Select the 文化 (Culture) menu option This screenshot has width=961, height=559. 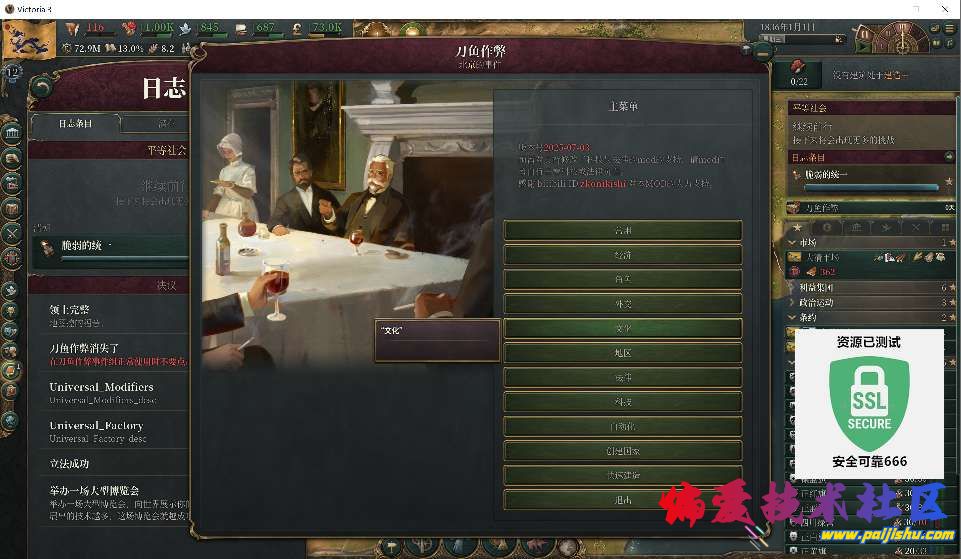pos(622,328)
